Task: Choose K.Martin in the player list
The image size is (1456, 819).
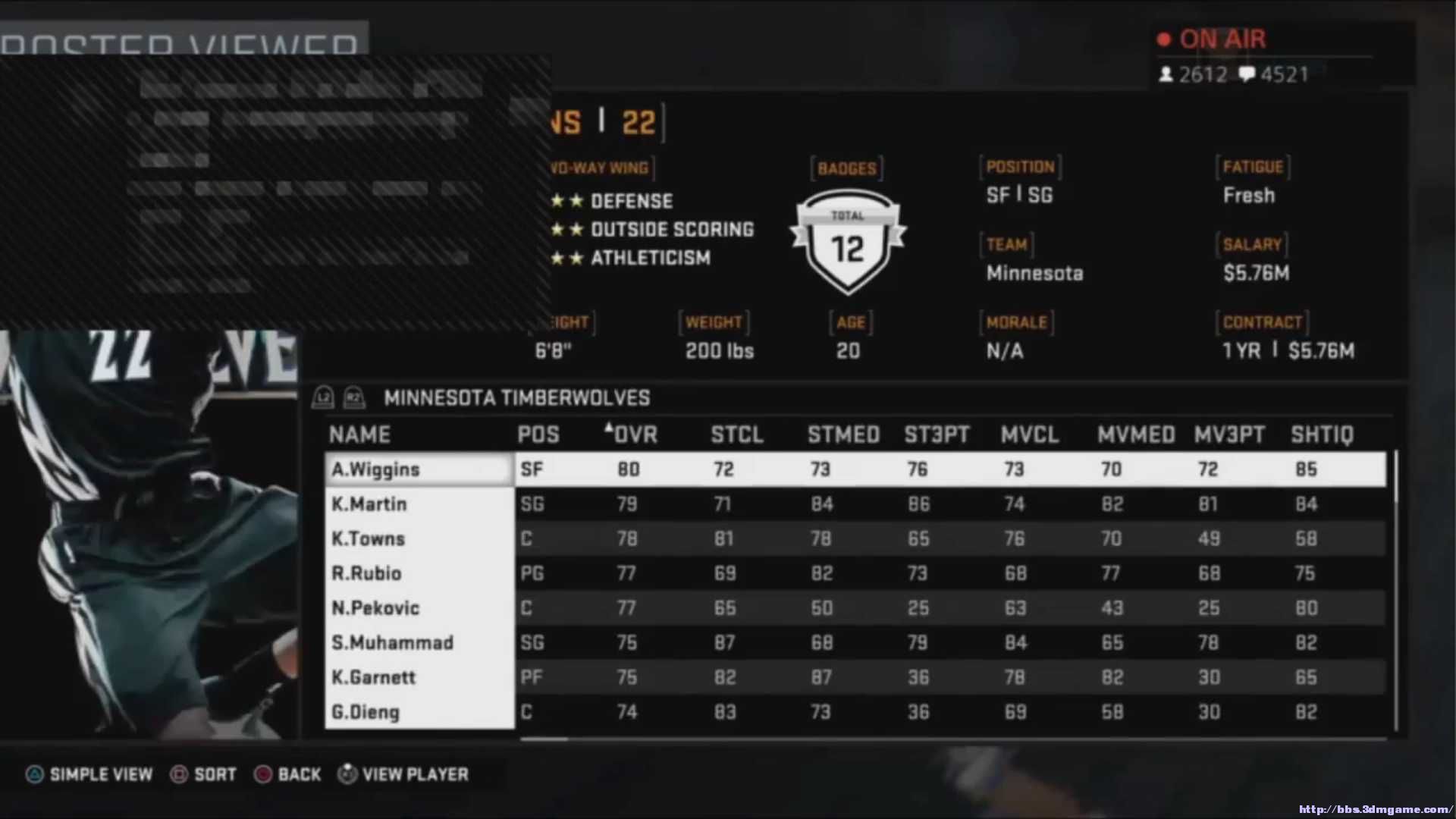Action: 369,504
